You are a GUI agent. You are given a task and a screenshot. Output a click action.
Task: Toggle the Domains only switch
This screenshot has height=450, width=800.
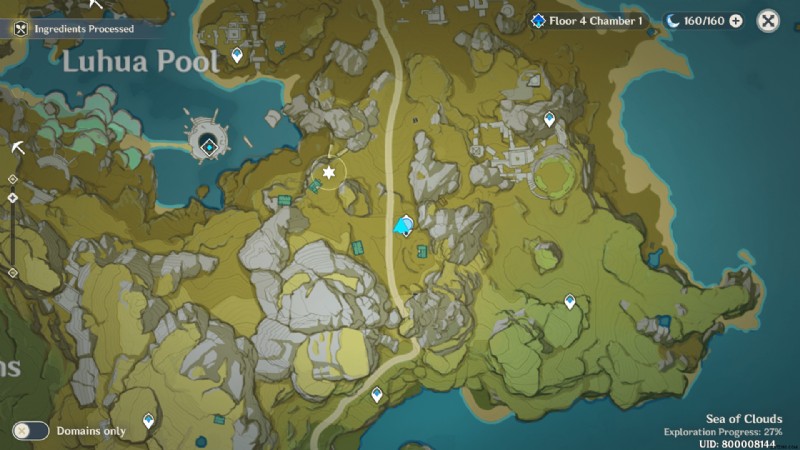pyautogui.click(x=31, y=430)
